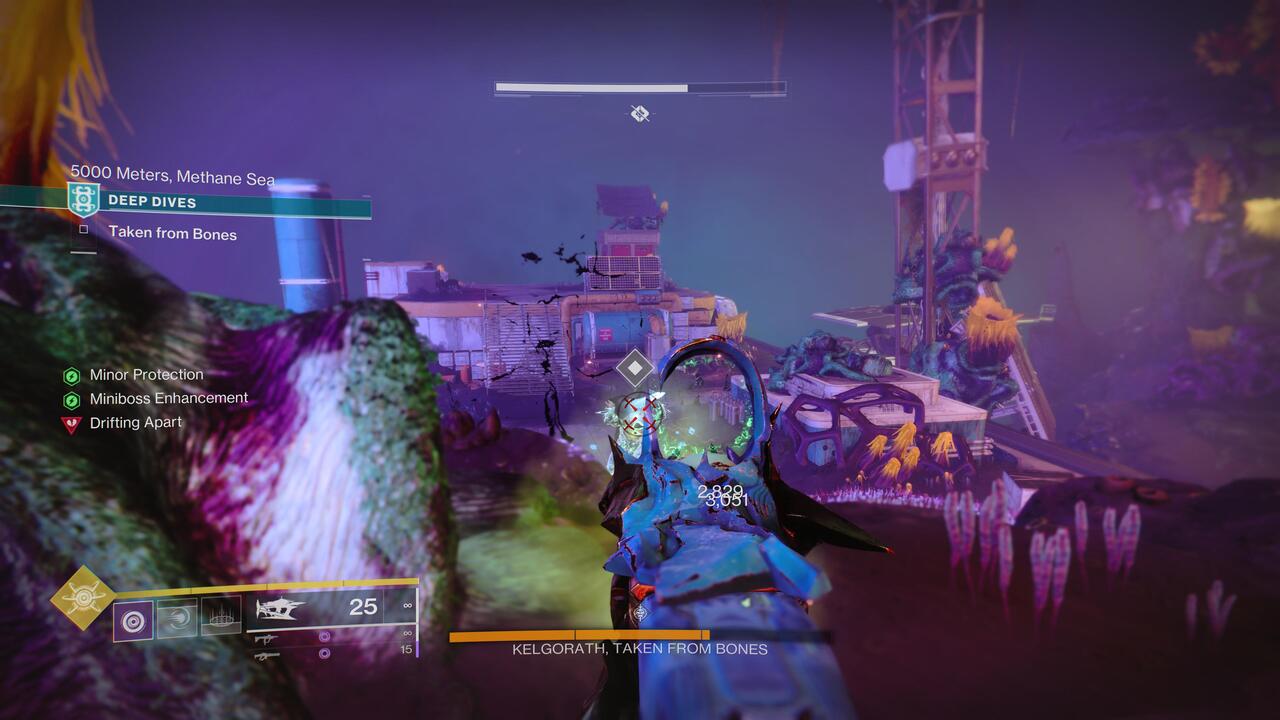Click the grenade ability icon

pos(132,618)
